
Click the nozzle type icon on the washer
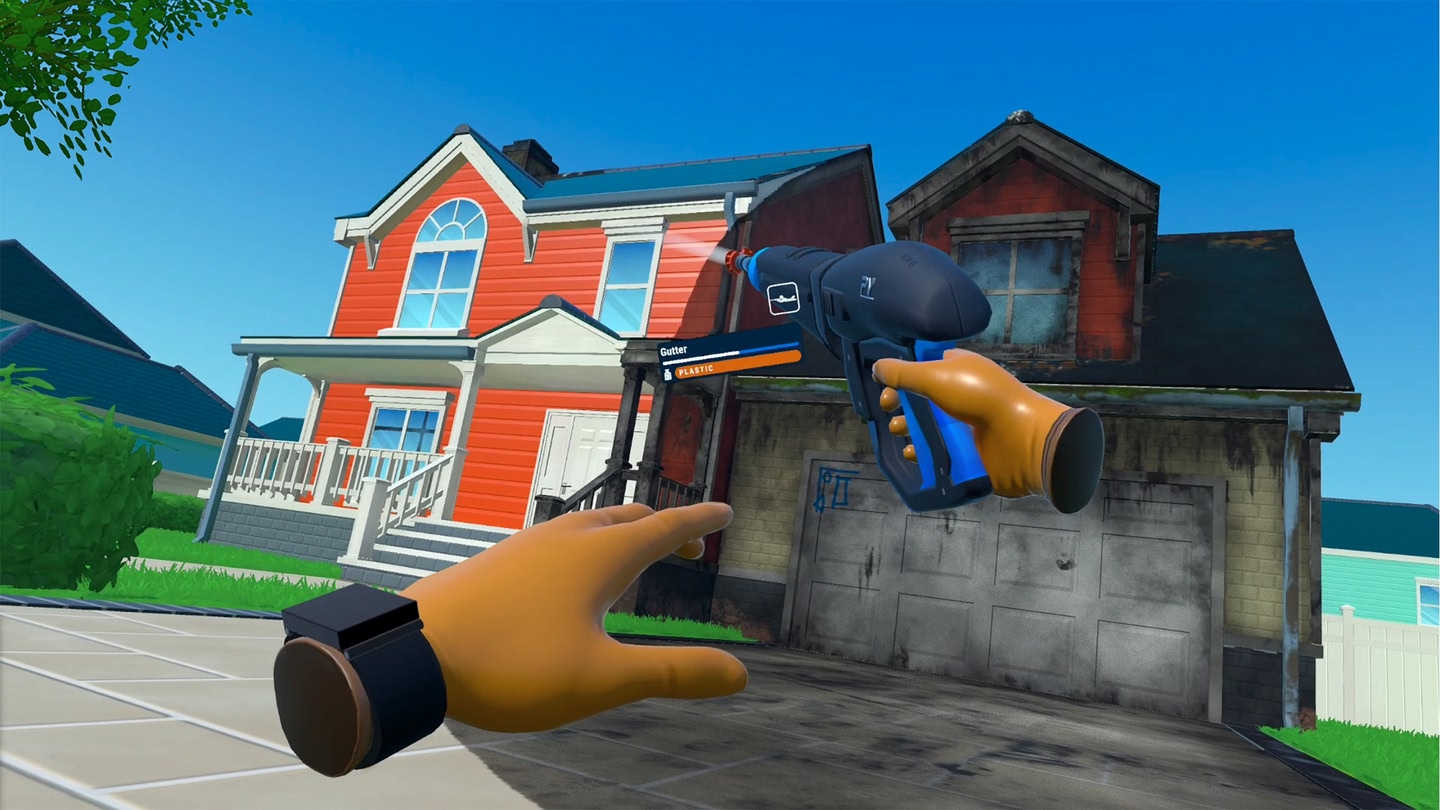(x=782, y=298)
